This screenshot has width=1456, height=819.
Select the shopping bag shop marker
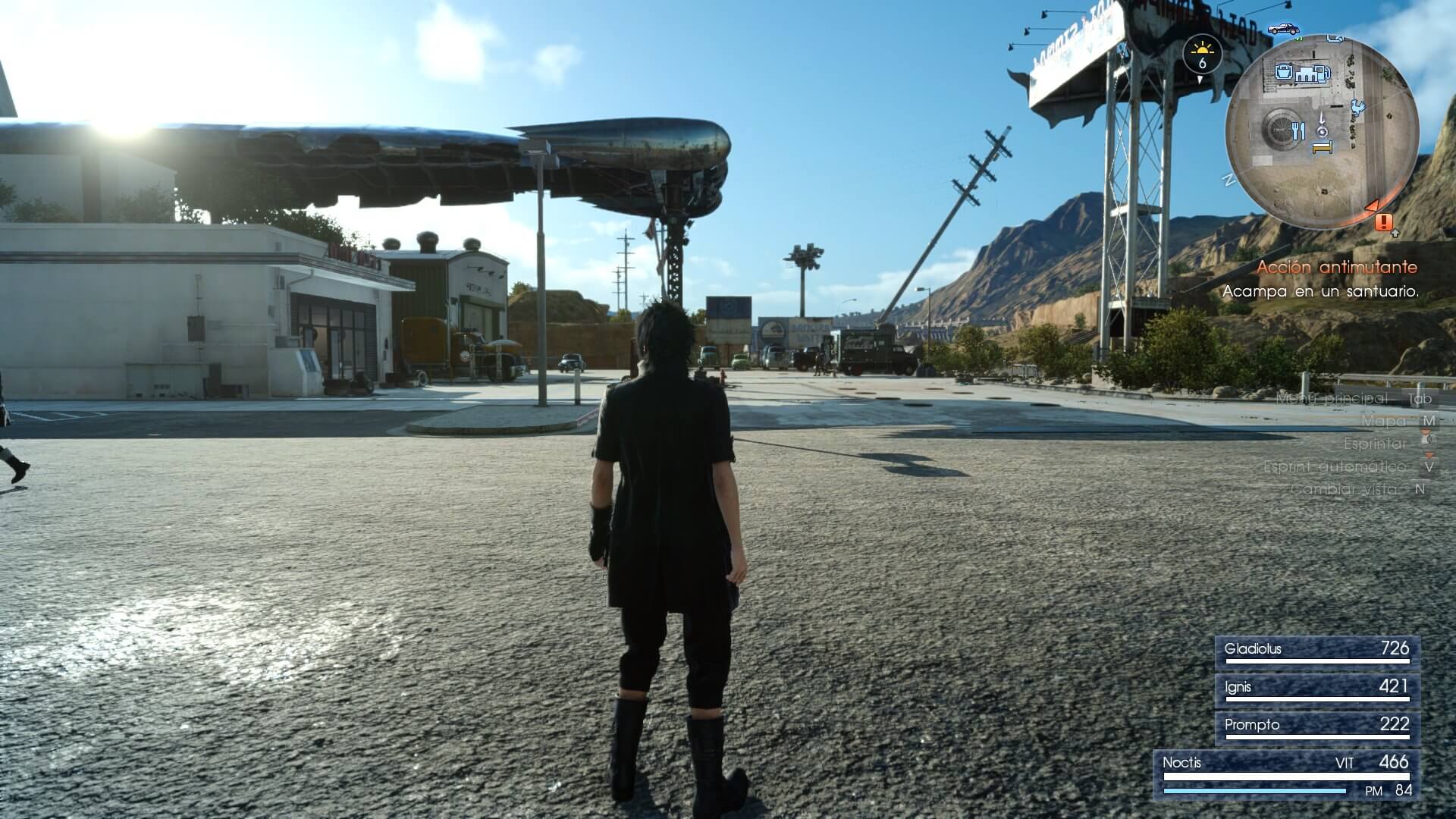1283,71
